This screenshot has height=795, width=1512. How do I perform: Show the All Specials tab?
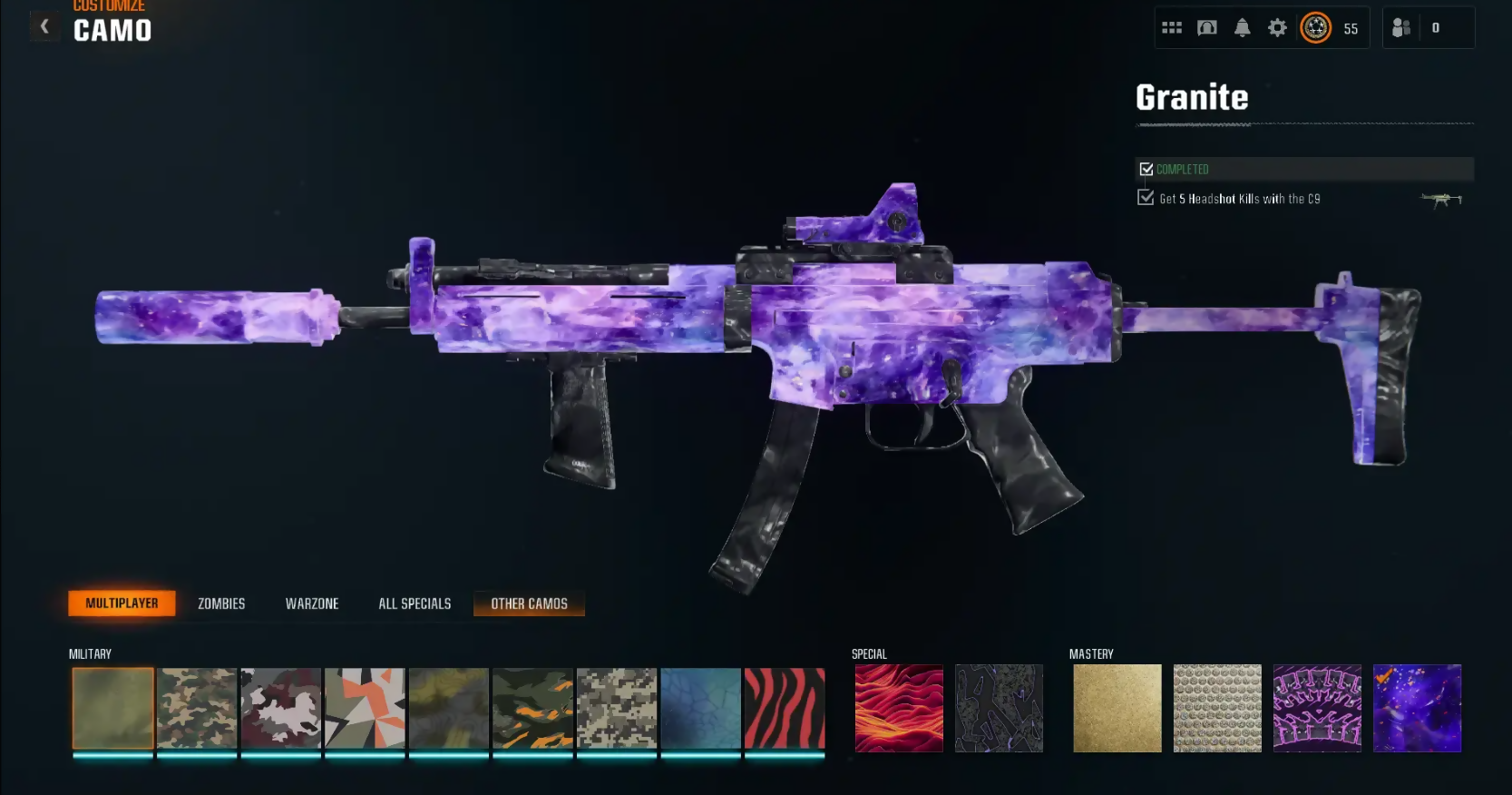[415, 604]
